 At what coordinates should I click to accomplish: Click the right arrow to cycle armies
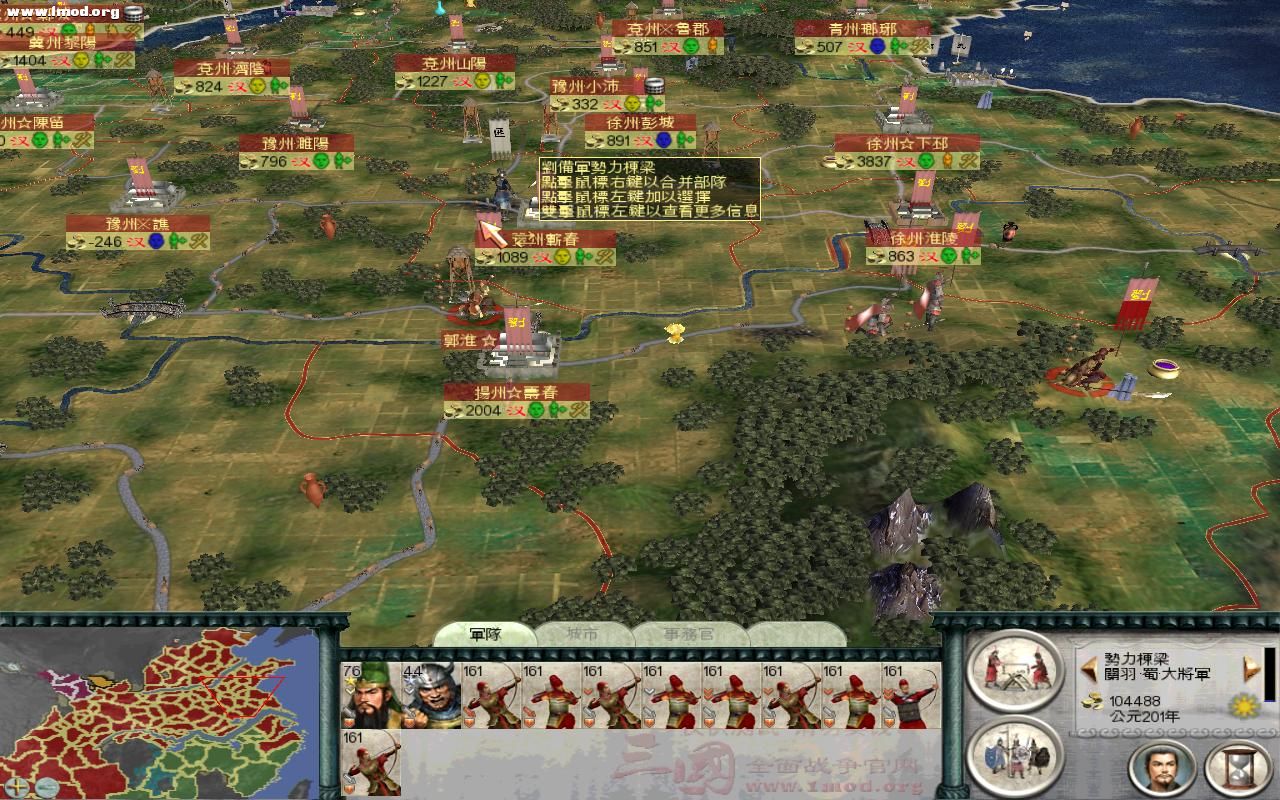point(1250,667)
